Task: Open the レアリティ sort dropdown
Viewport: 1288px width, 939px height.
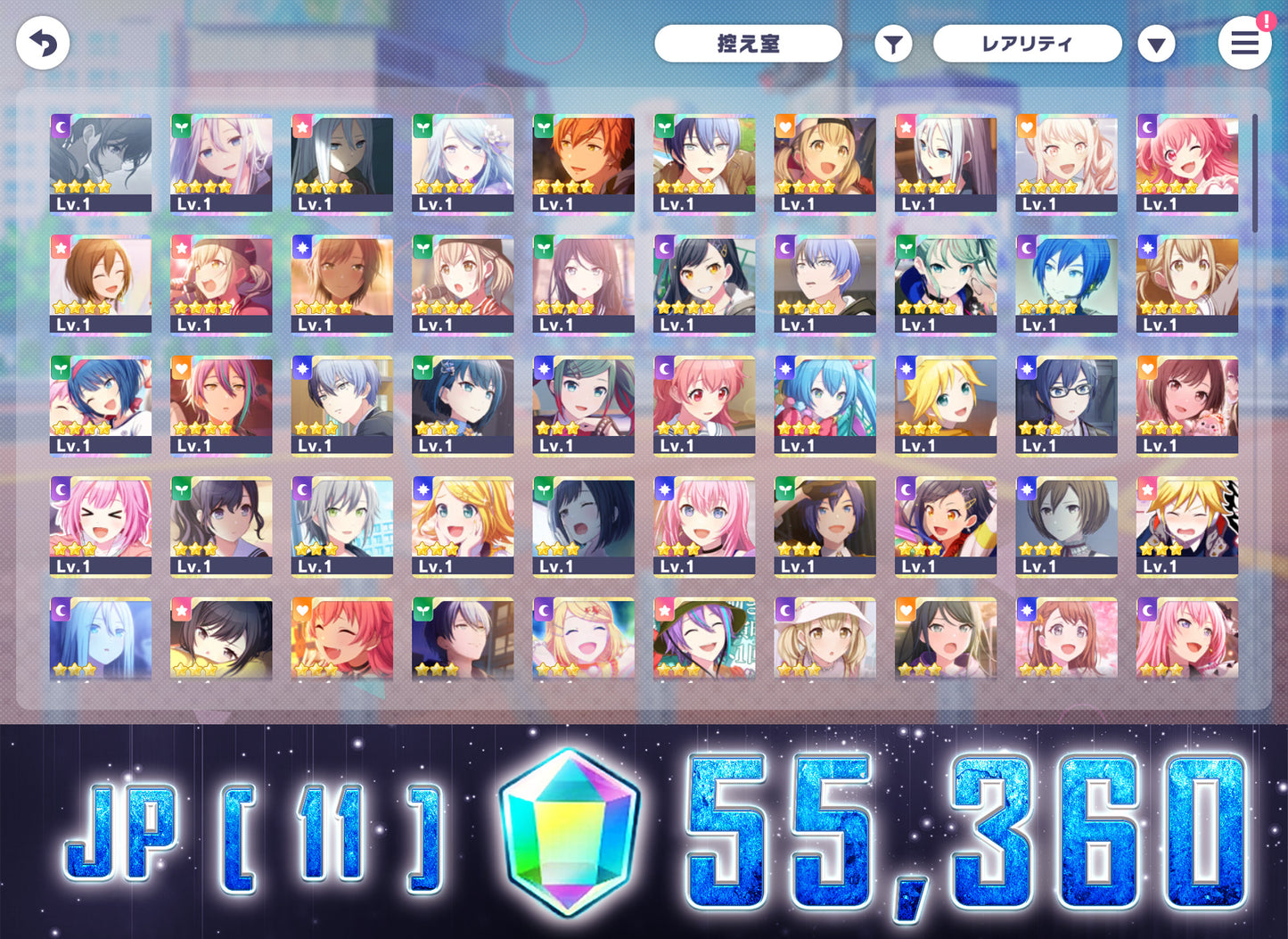Action: (x=1027, y=43)
